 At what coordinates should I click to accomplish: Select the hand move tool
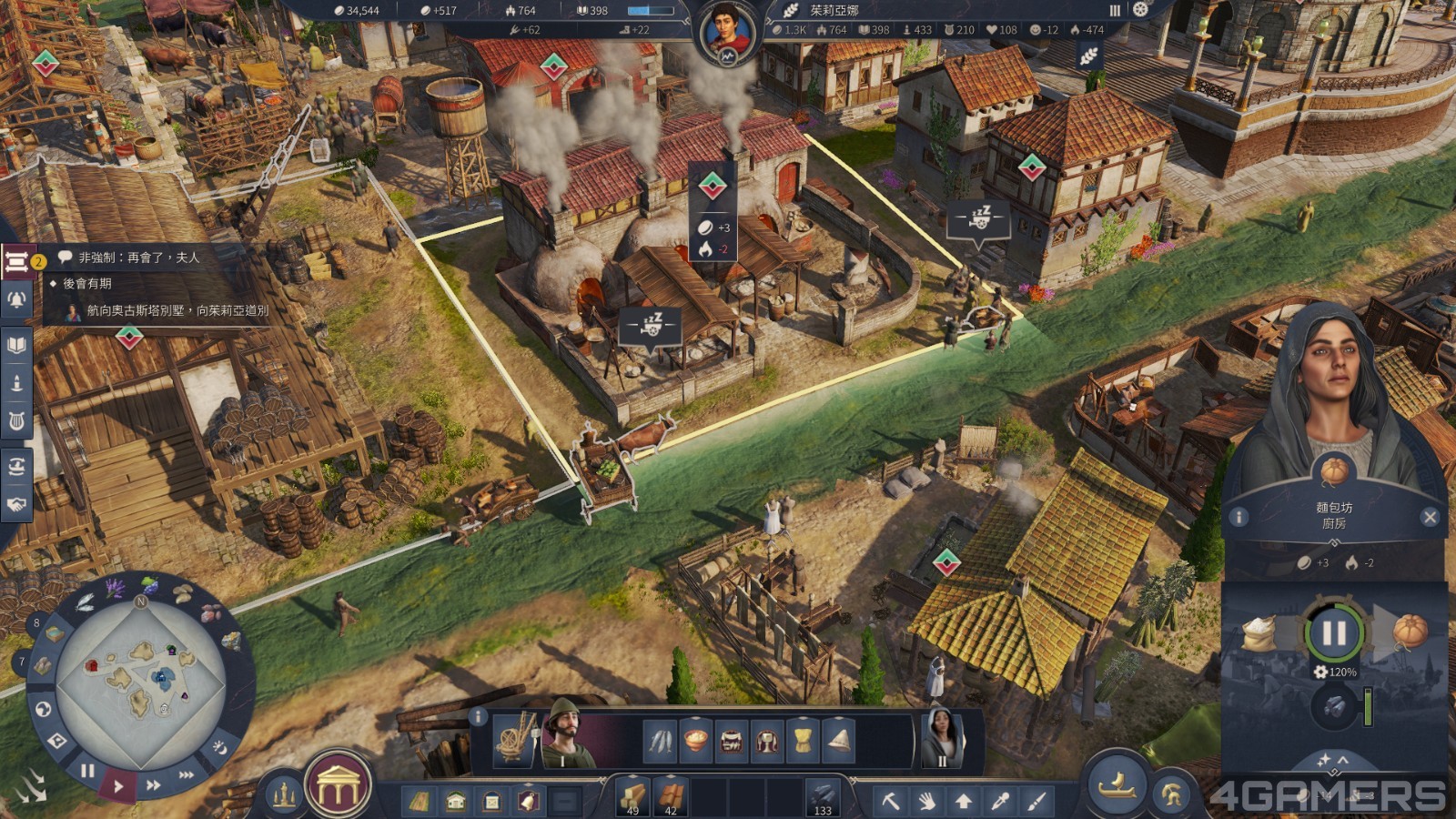tap(926, 801)
